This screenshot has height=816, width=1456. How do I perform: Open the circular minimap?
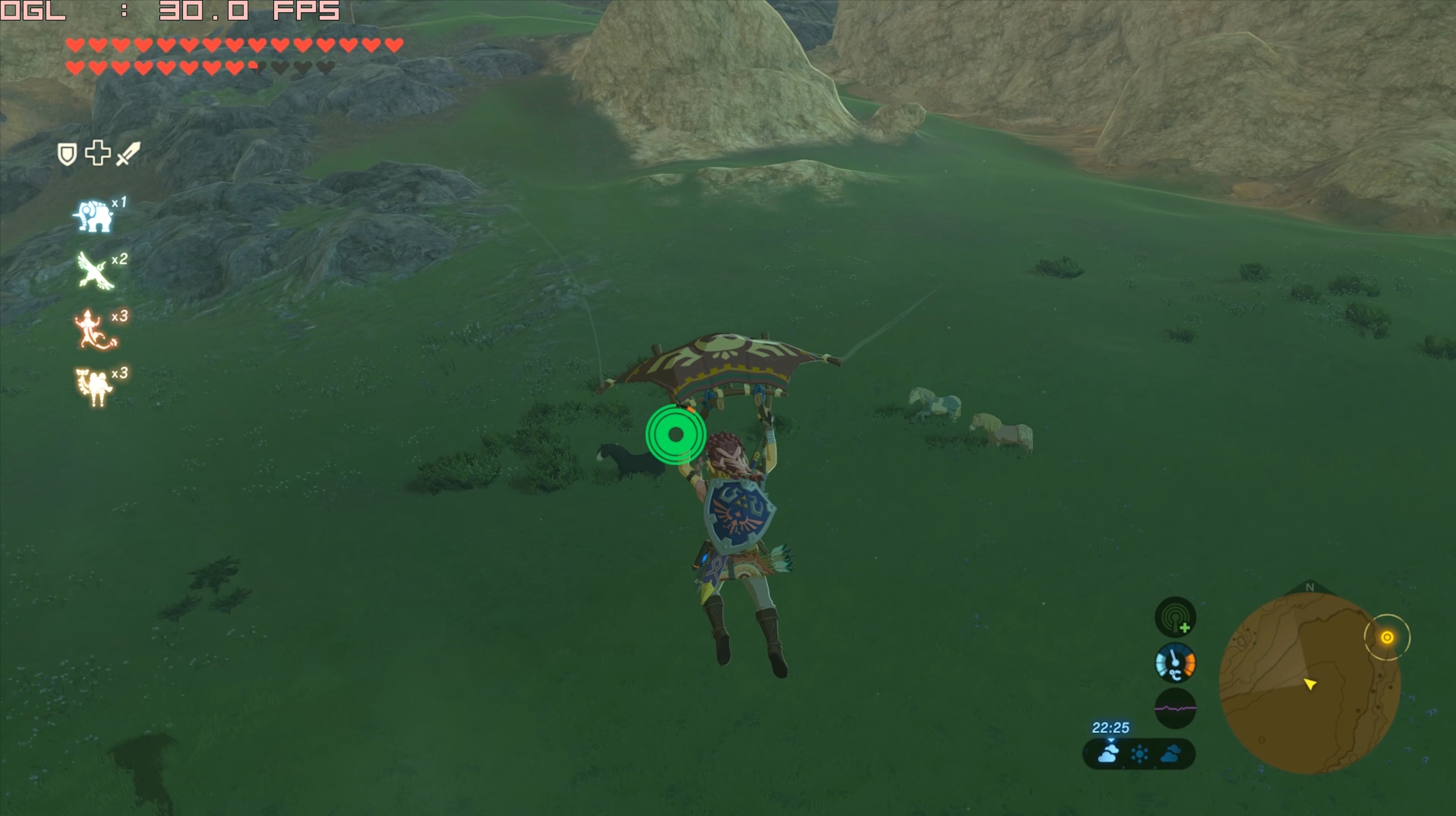pyautogui.click(x=1309, y=683)
